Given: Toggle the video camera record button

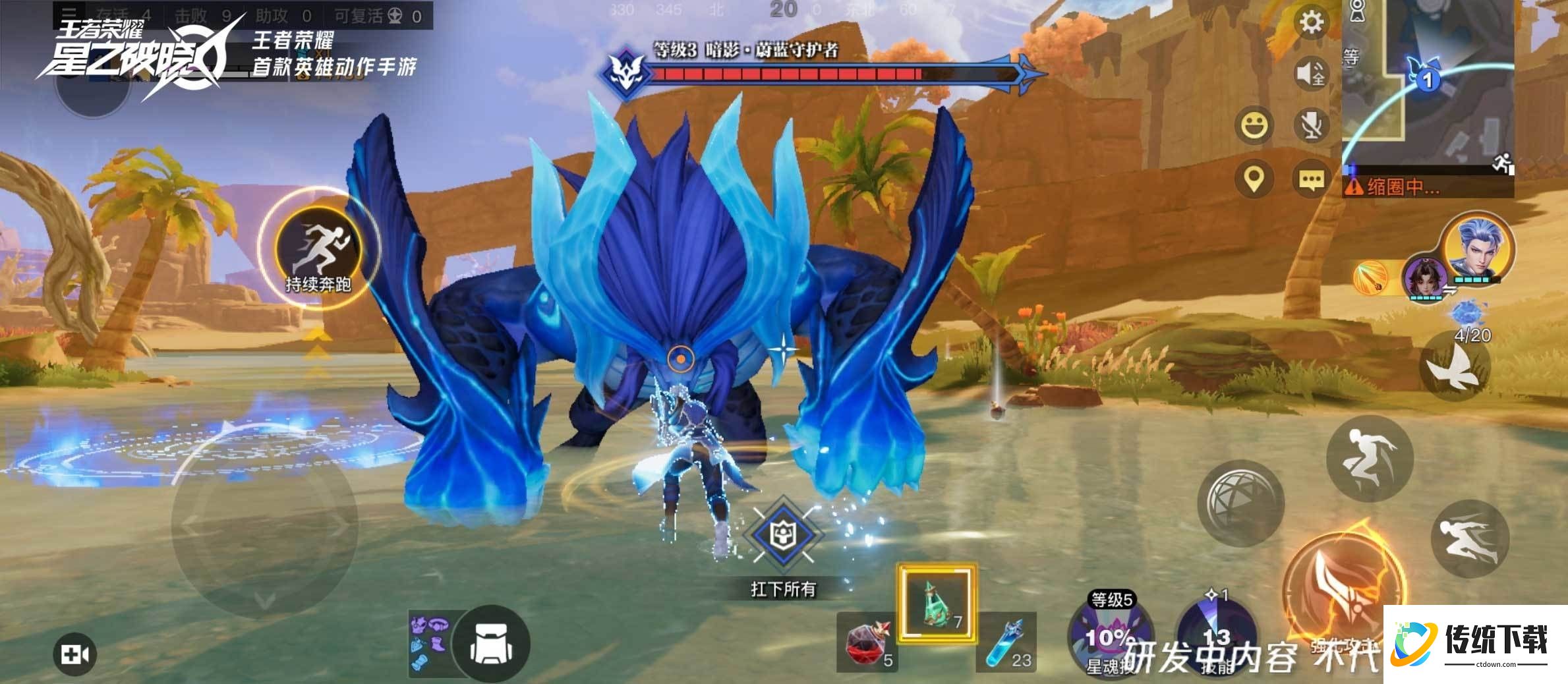Looking at the screenshot, I should tap(74, 654).
